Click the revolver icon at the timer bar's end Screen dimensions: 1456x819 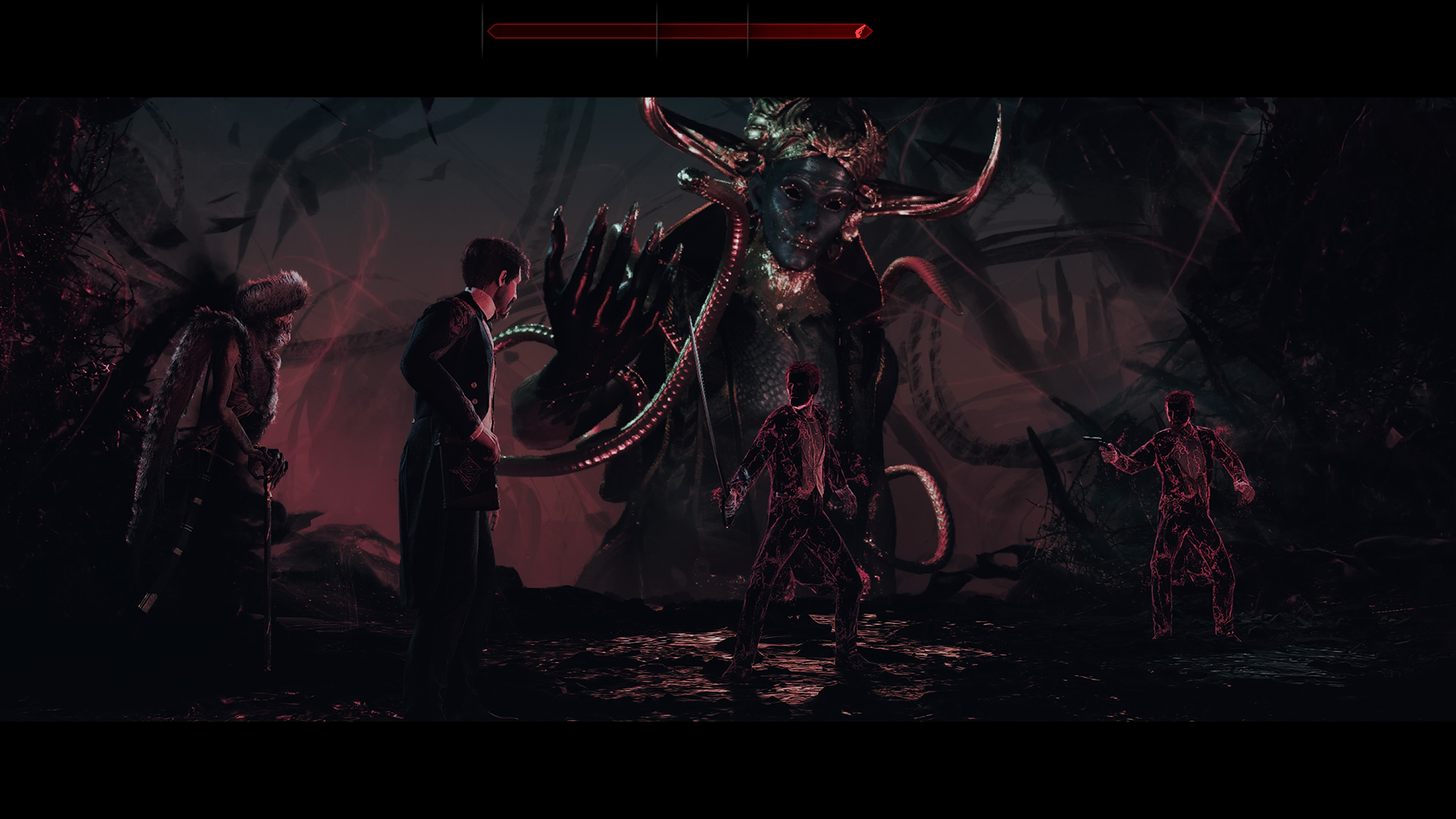point(859,31)
